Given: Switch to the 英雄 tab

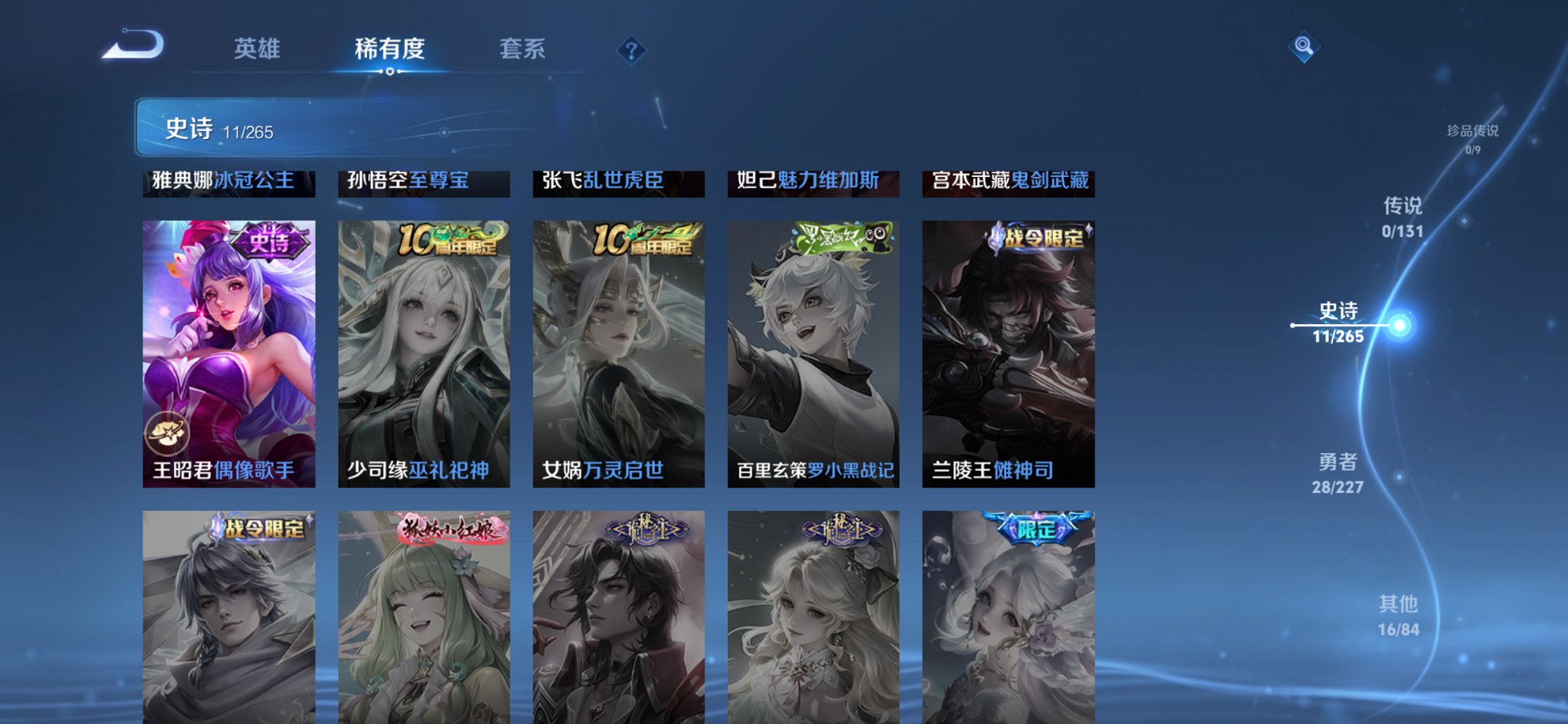Looking at the screenshot, I should click(258, 50).
